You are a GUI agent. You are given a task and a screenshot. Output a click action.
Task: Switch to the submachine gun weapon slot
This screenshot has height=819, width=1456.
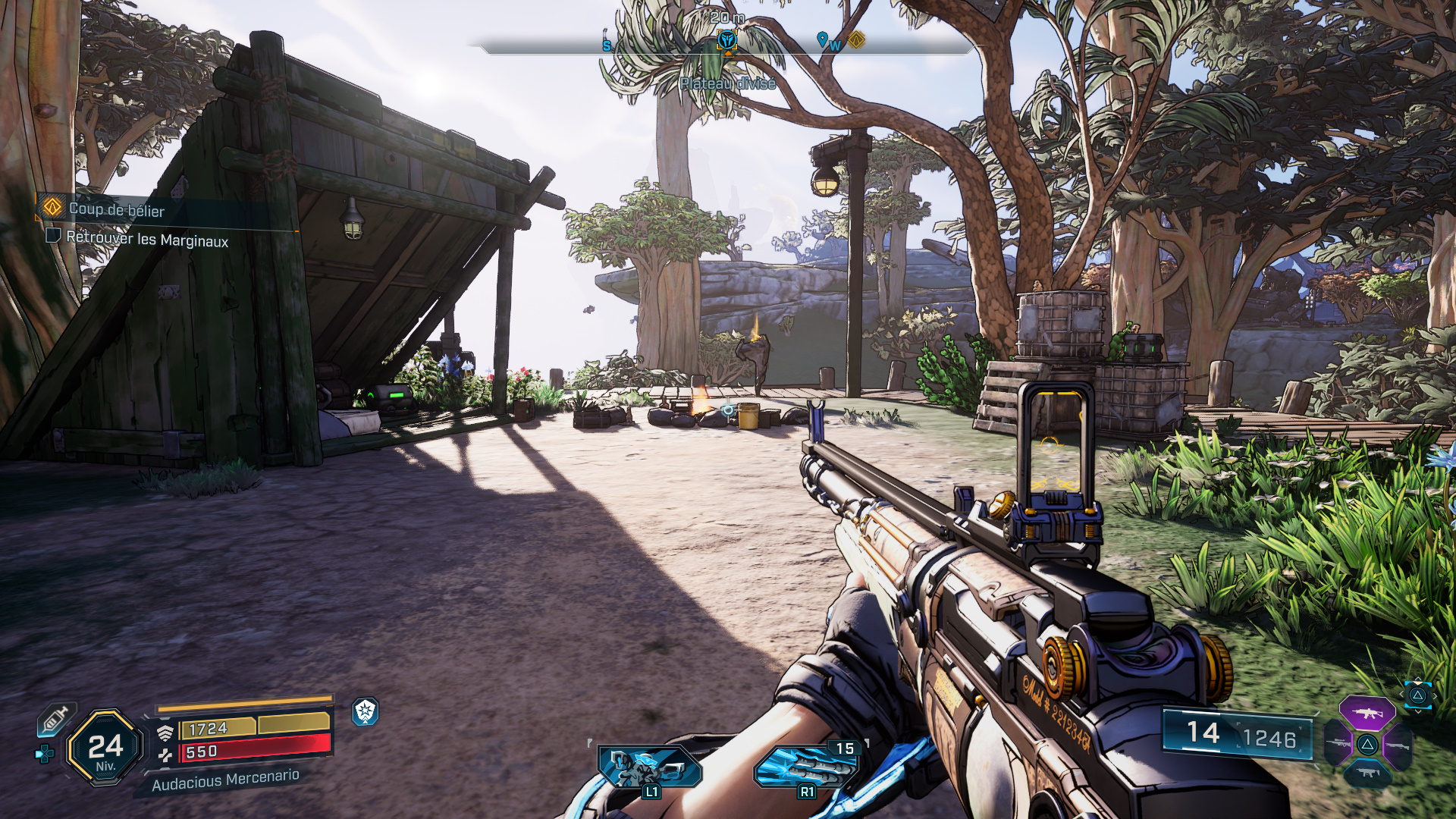coord(1367,773)
